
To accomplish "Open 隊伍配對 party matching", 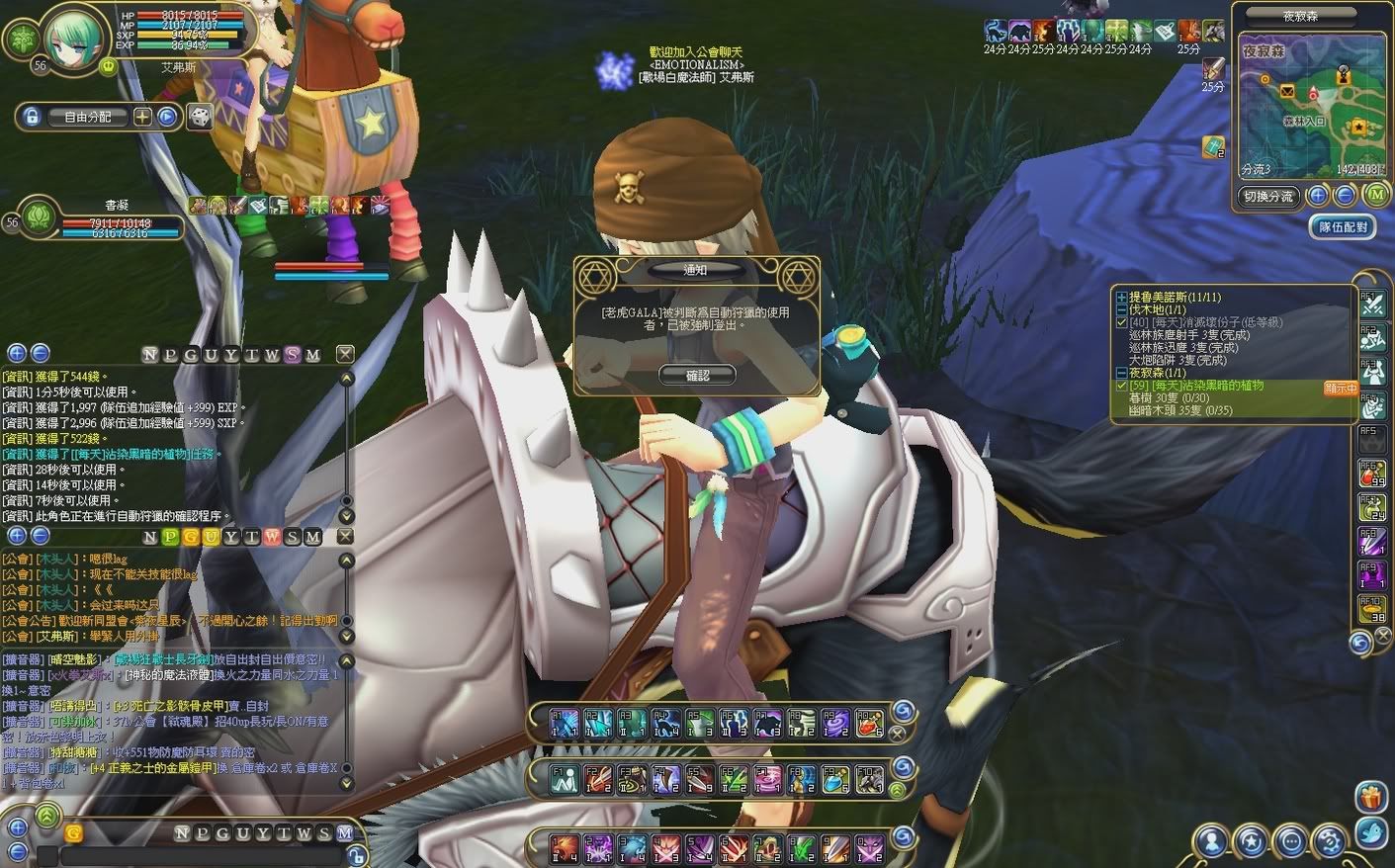I will click(x=1343, y=227).
